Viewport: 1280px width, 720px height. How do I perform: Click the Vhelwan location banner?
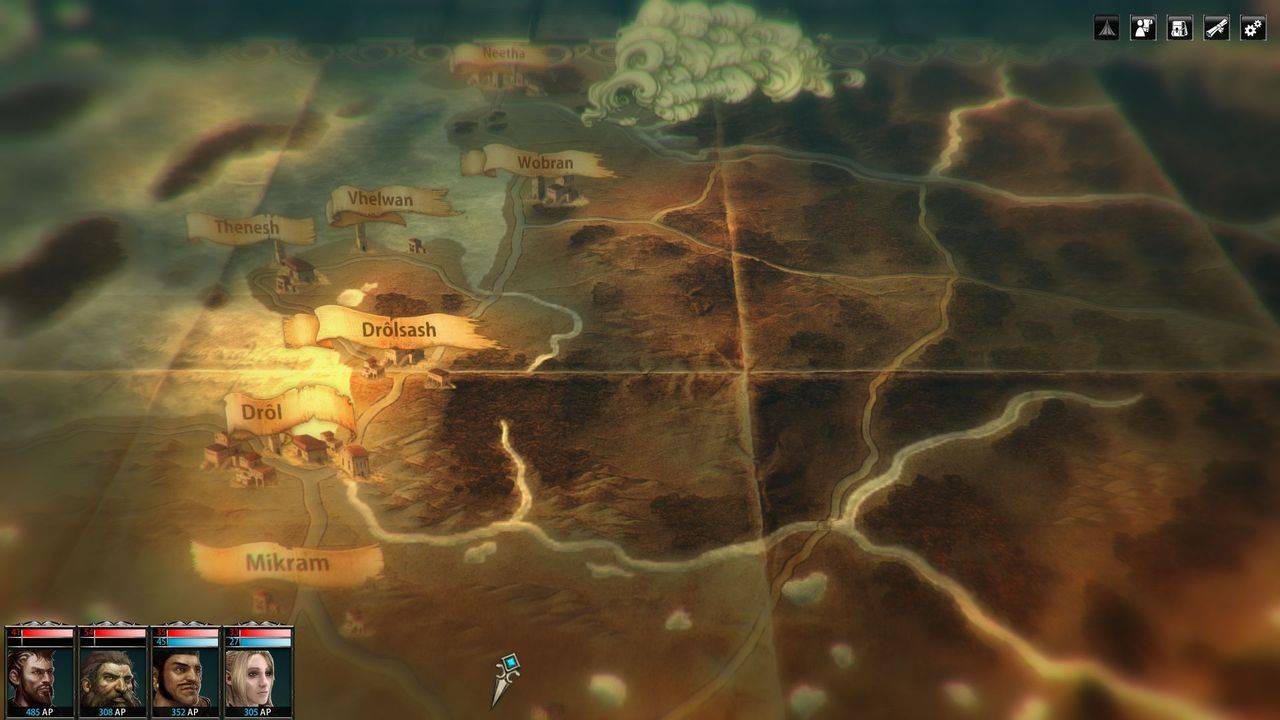pos(380,200)
